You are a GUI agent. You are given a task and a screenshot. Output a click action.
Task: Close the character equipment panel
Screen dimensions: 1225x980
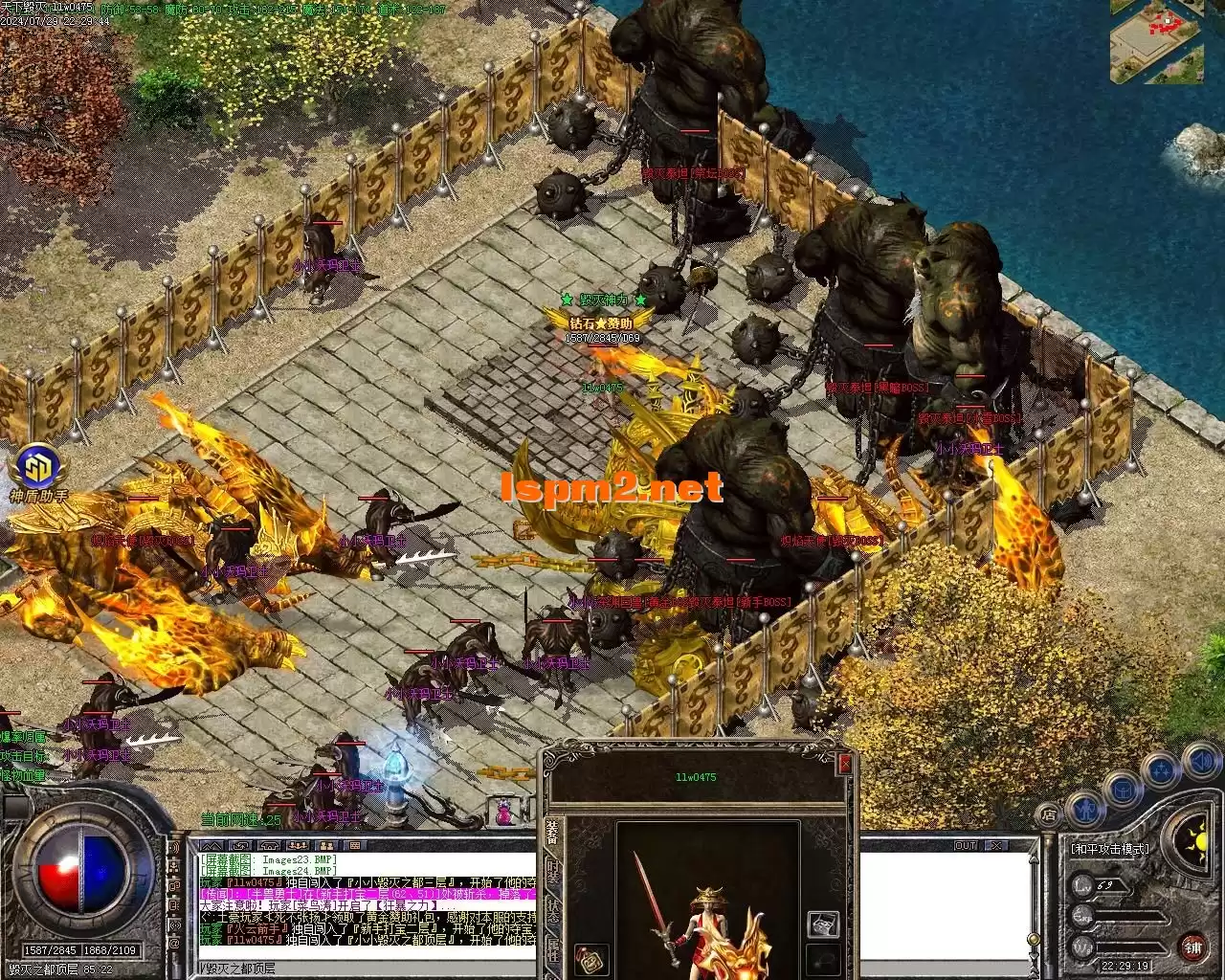point(844,764)
